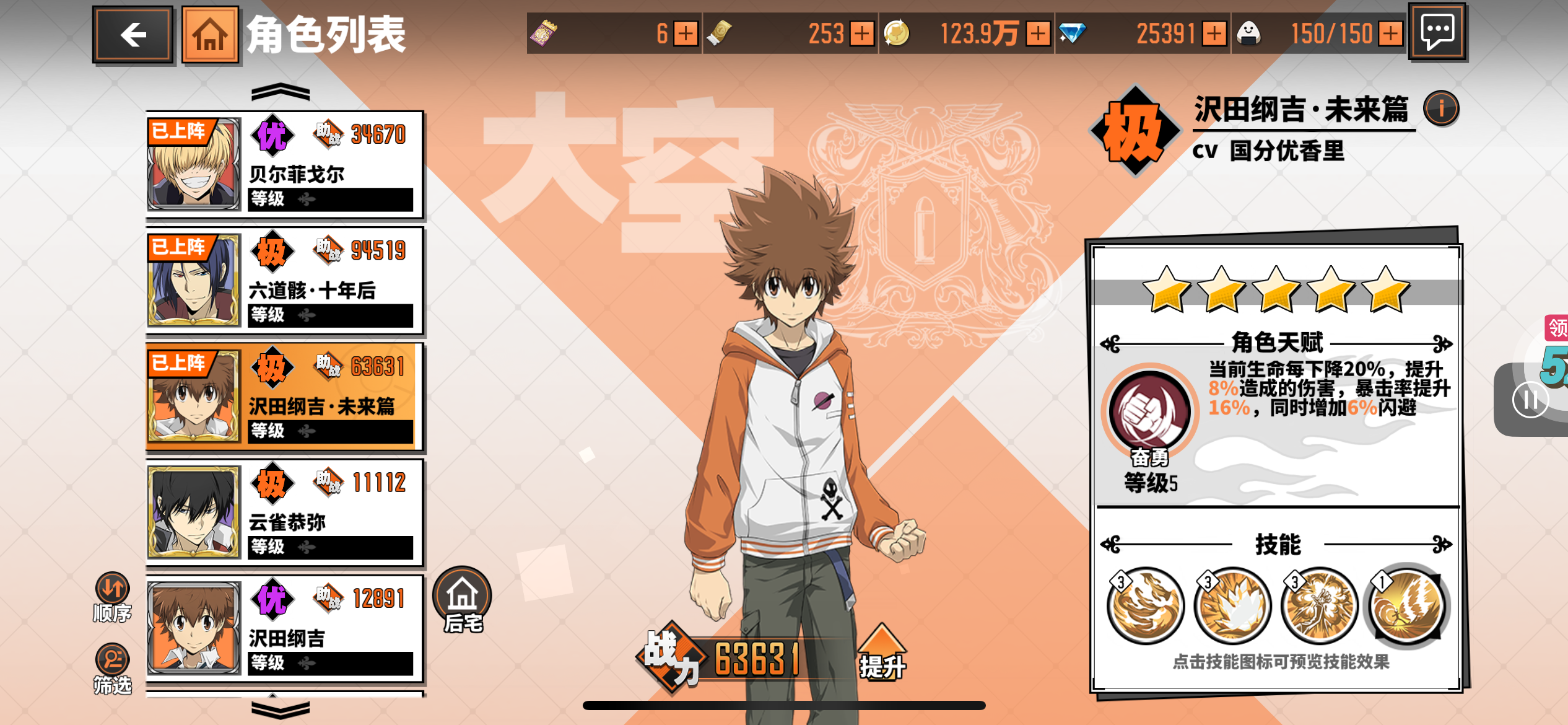Viewport: 1568px width, 725px height.
Task: Go back using the arrow button
Action: point(133,35)
